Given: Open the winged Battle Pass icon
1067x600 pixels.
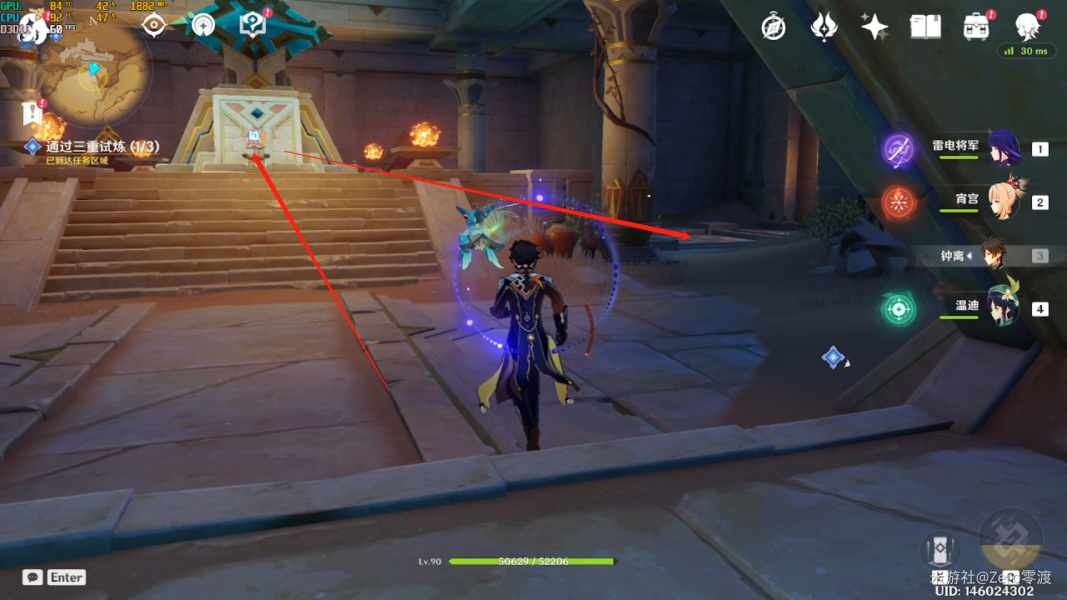Looking at the screenshot, I should pyautogui.click(x=824, y=27).
